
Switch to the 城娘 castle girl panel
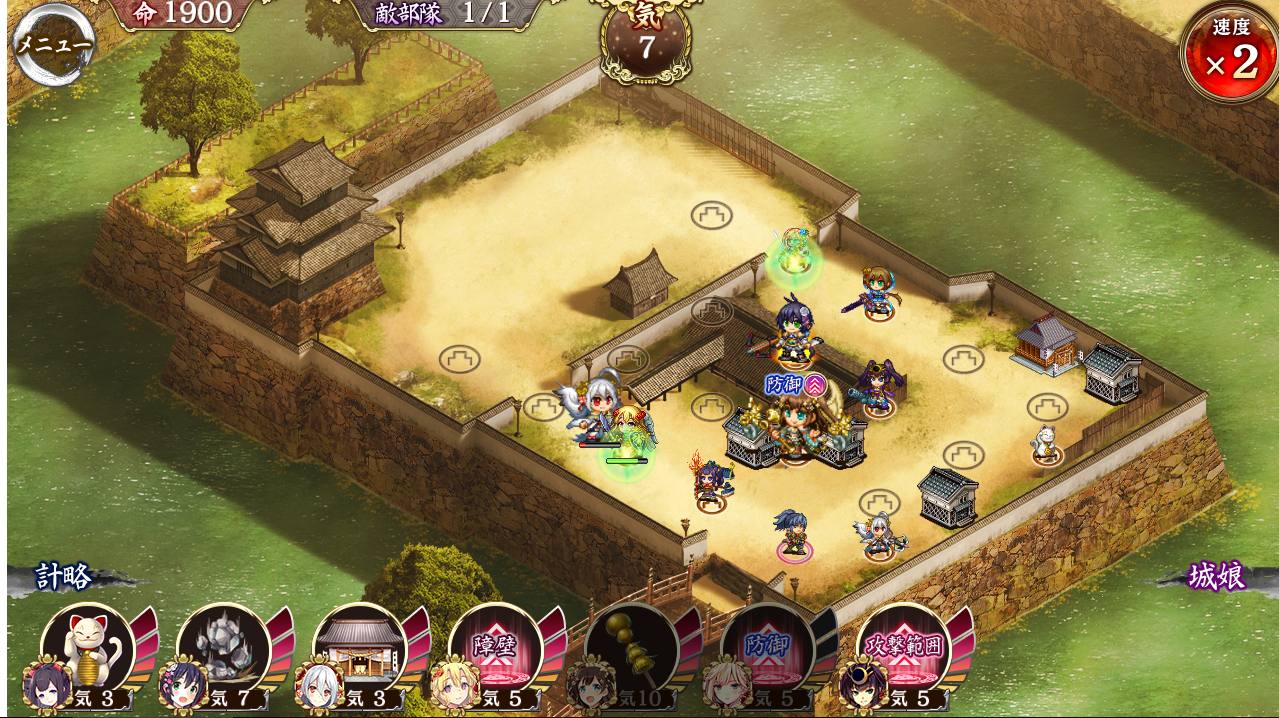pos(1216,577)
